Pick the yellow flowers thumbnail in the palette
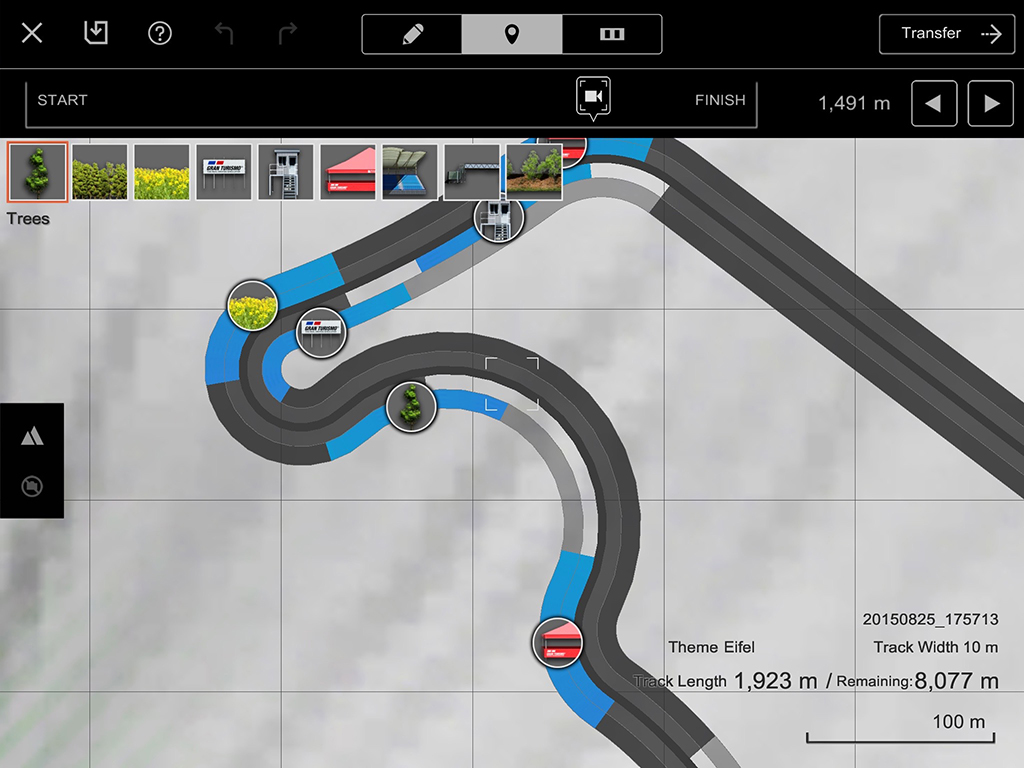Screen dimensions: 1024x768 tap(162, 172)
